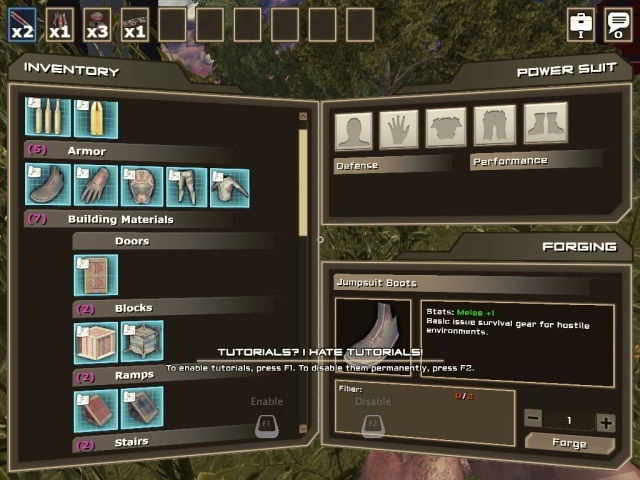Select the first hotbar slot with x2 item

pyautogui.click(x=22, y=24)
